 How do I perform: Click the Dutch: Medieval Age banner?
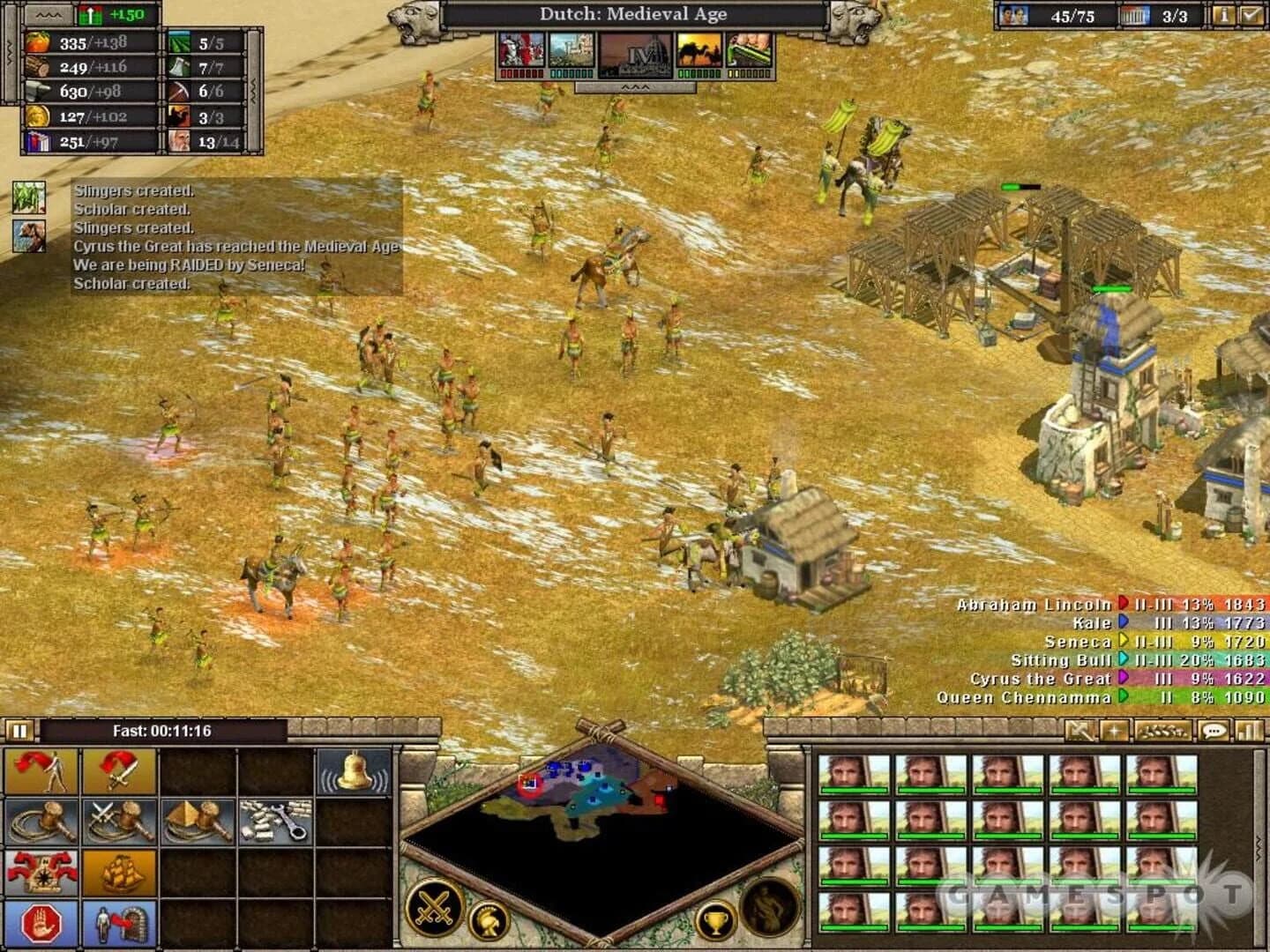coord(633,14)
